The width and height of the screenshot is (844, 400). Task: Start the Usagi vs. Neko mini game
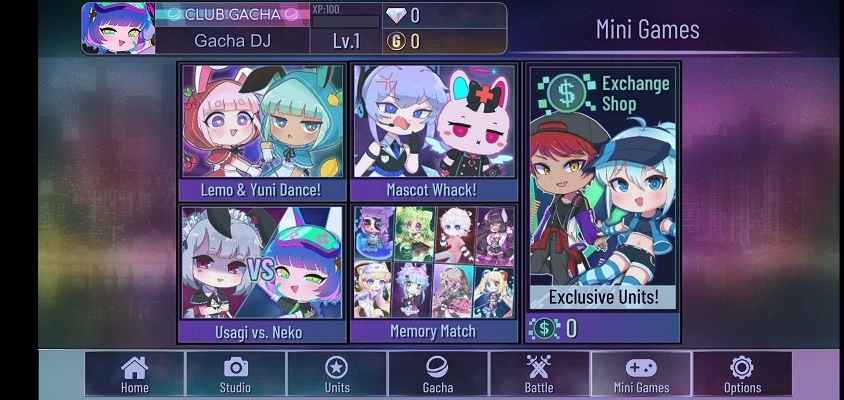coord(263,272)
